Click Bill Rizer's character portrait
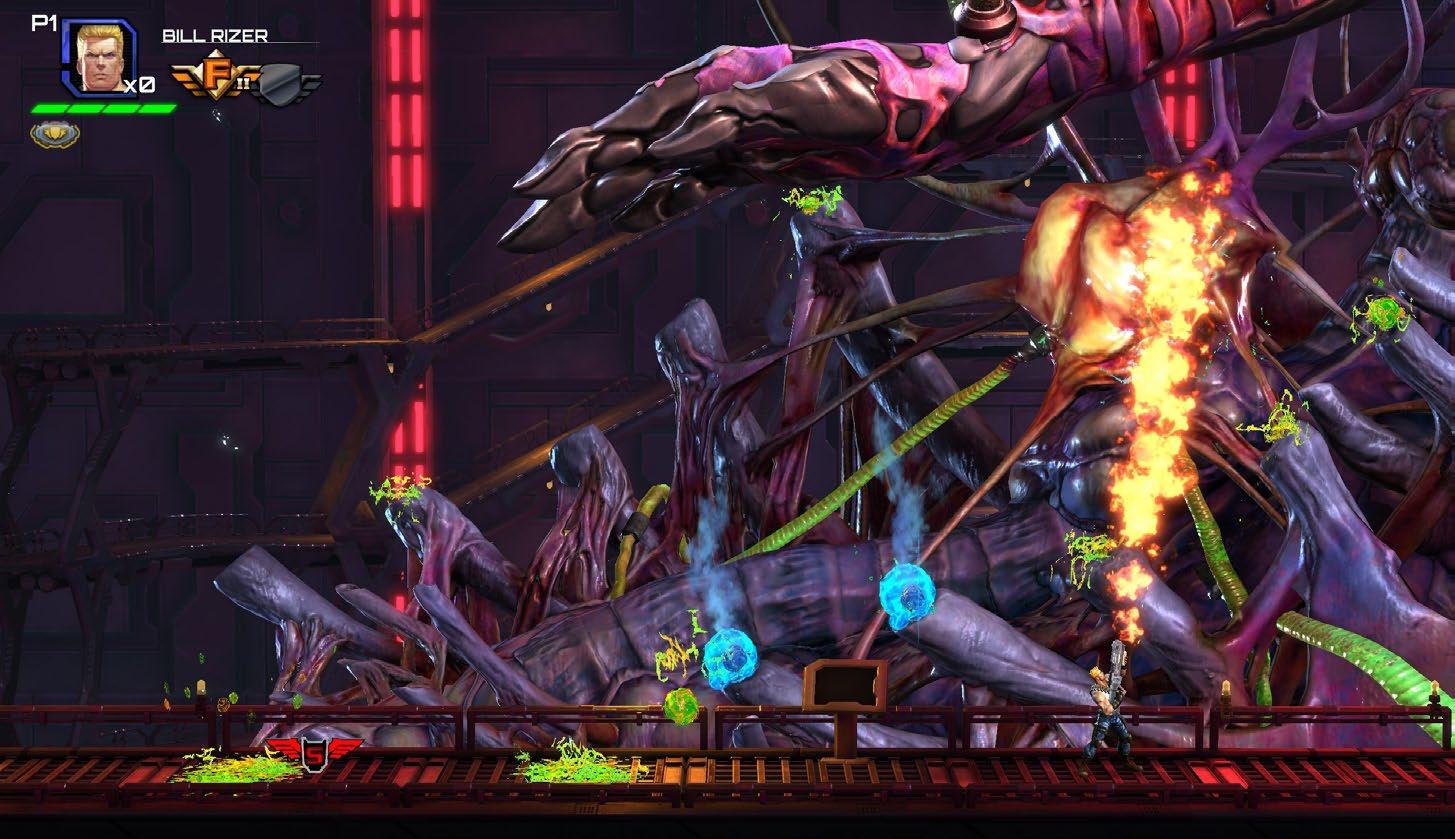1455x839 pixels. (x=98, y=58)
